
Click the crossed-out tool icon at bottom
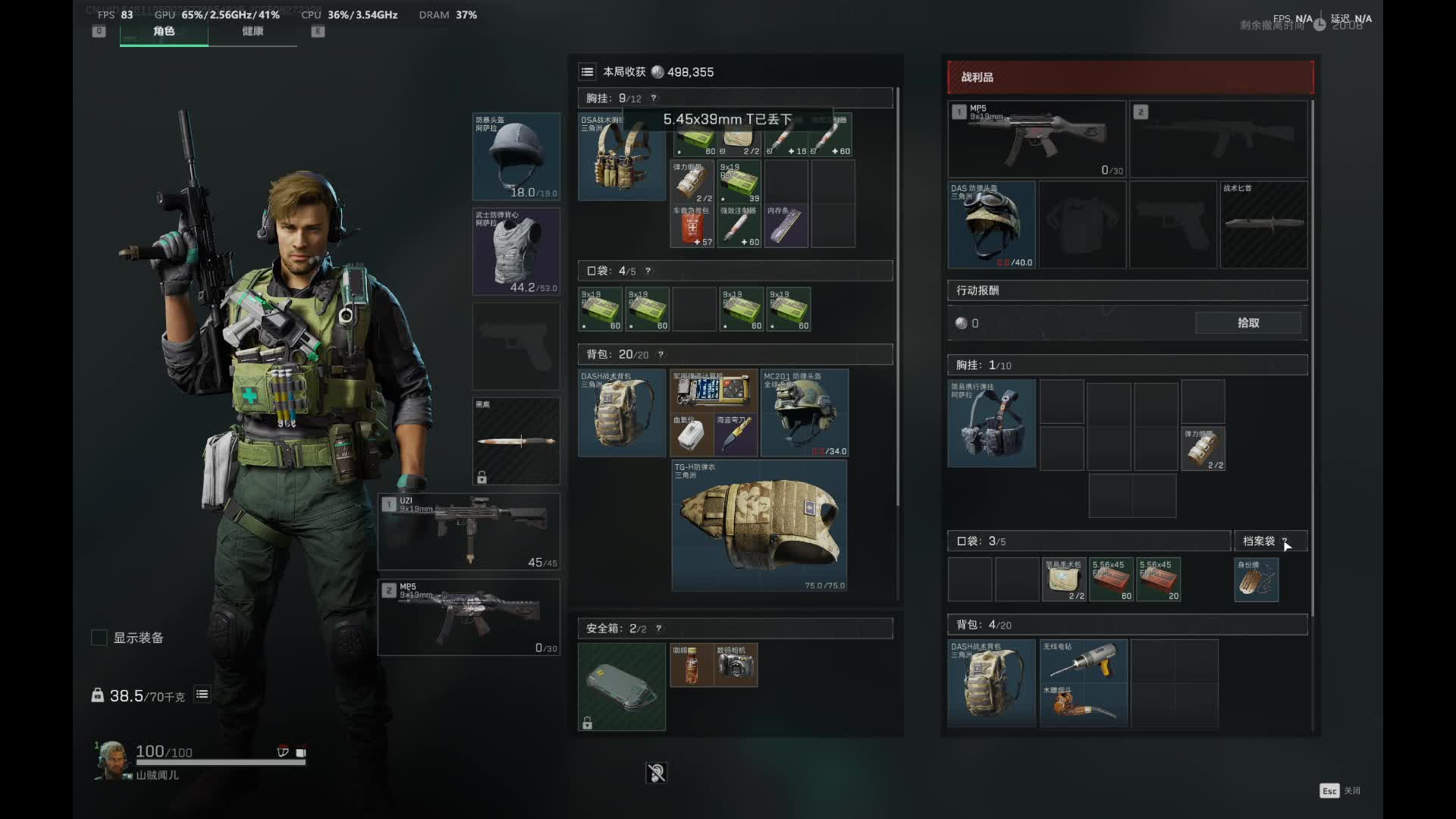click(x=656, y=773)
